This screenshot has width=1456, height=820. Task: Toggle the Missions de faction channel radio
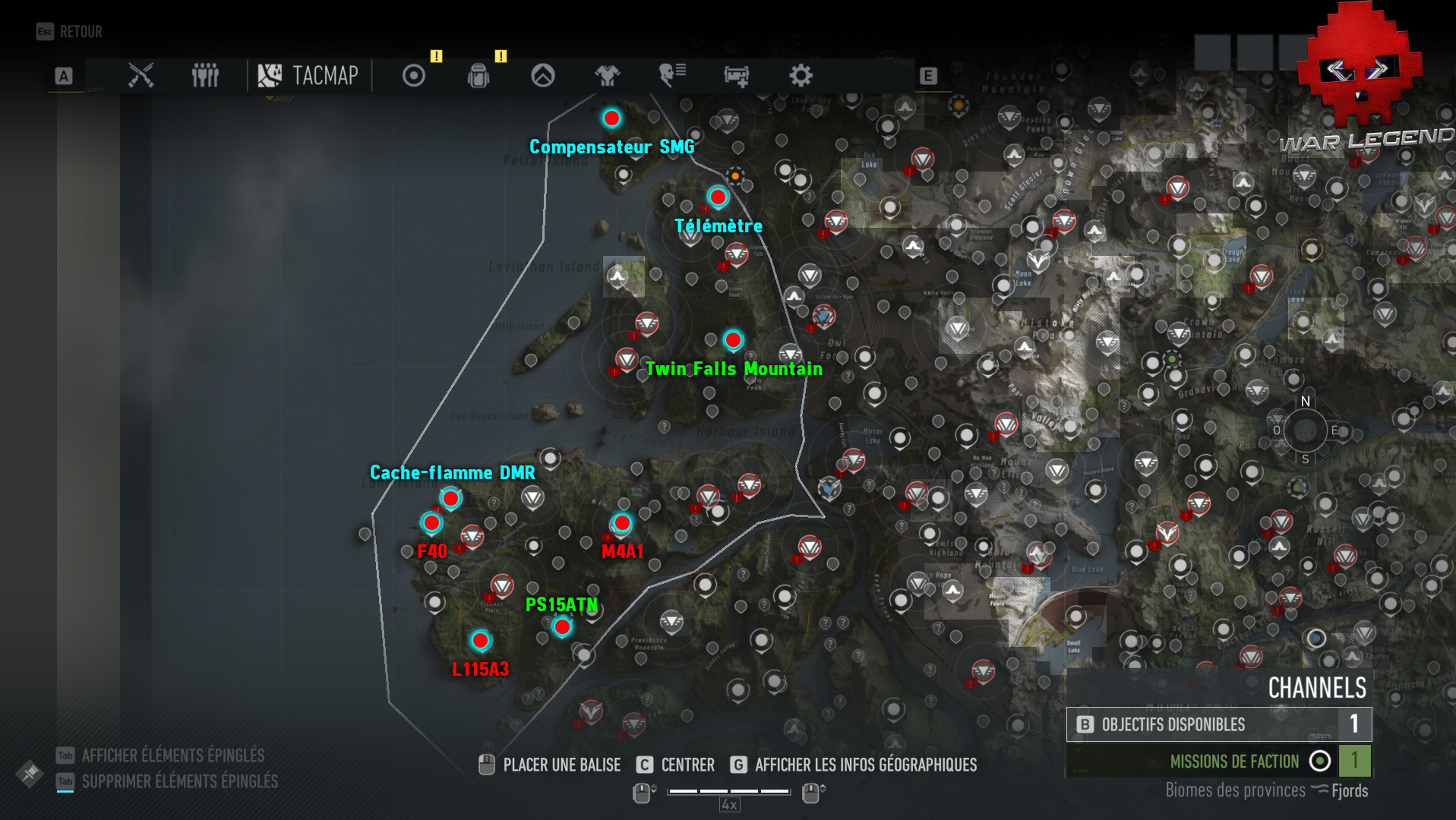1321,762
